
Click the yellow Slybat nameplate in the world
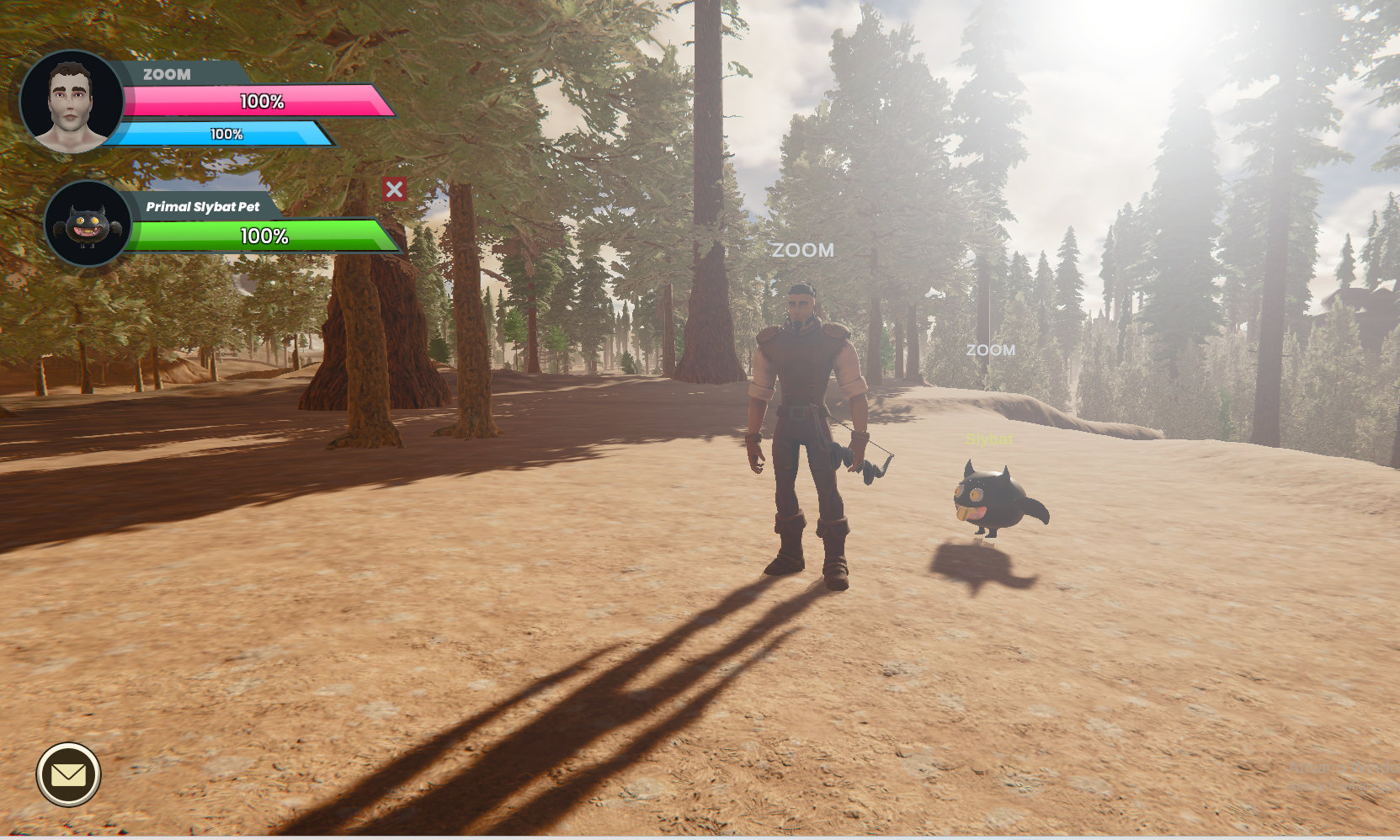[988, 439]
